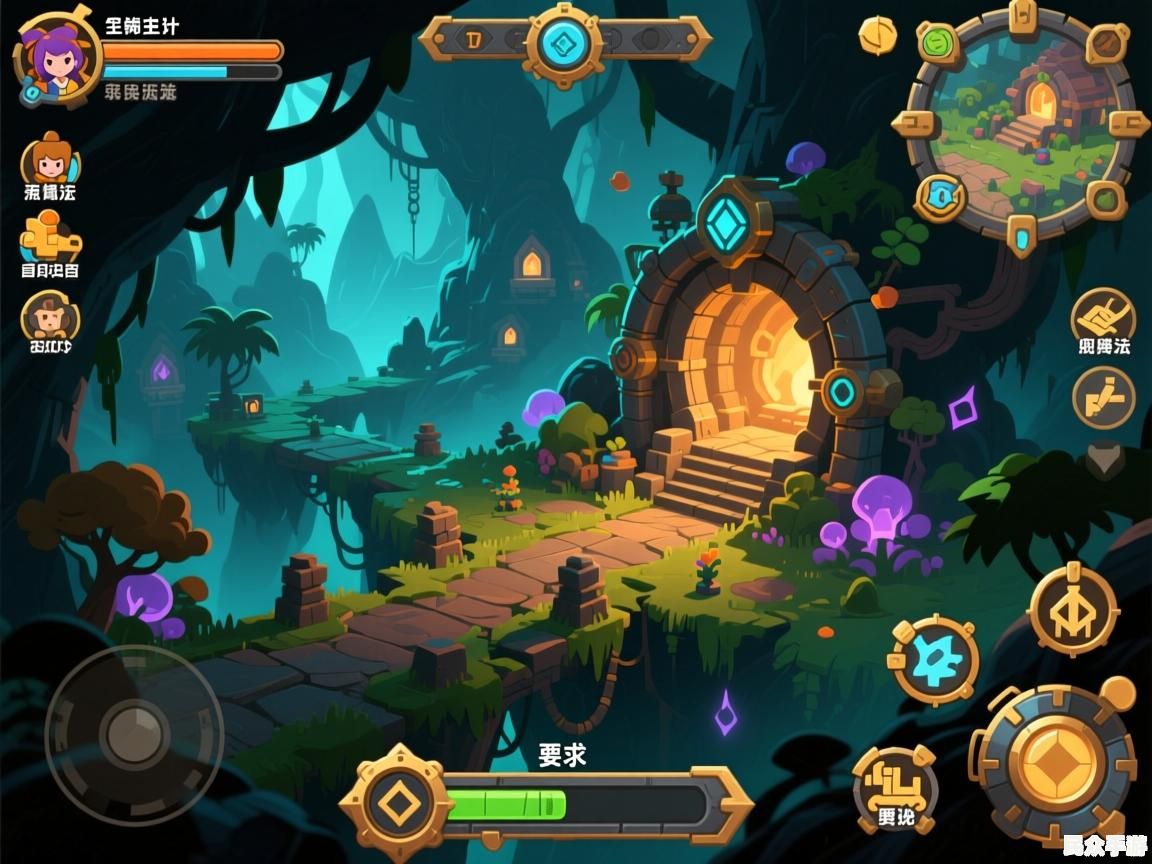This screenshot has height=864, width=1152.
Task: Open the yellow puzzle piece menu
Action: click(48, 240)
